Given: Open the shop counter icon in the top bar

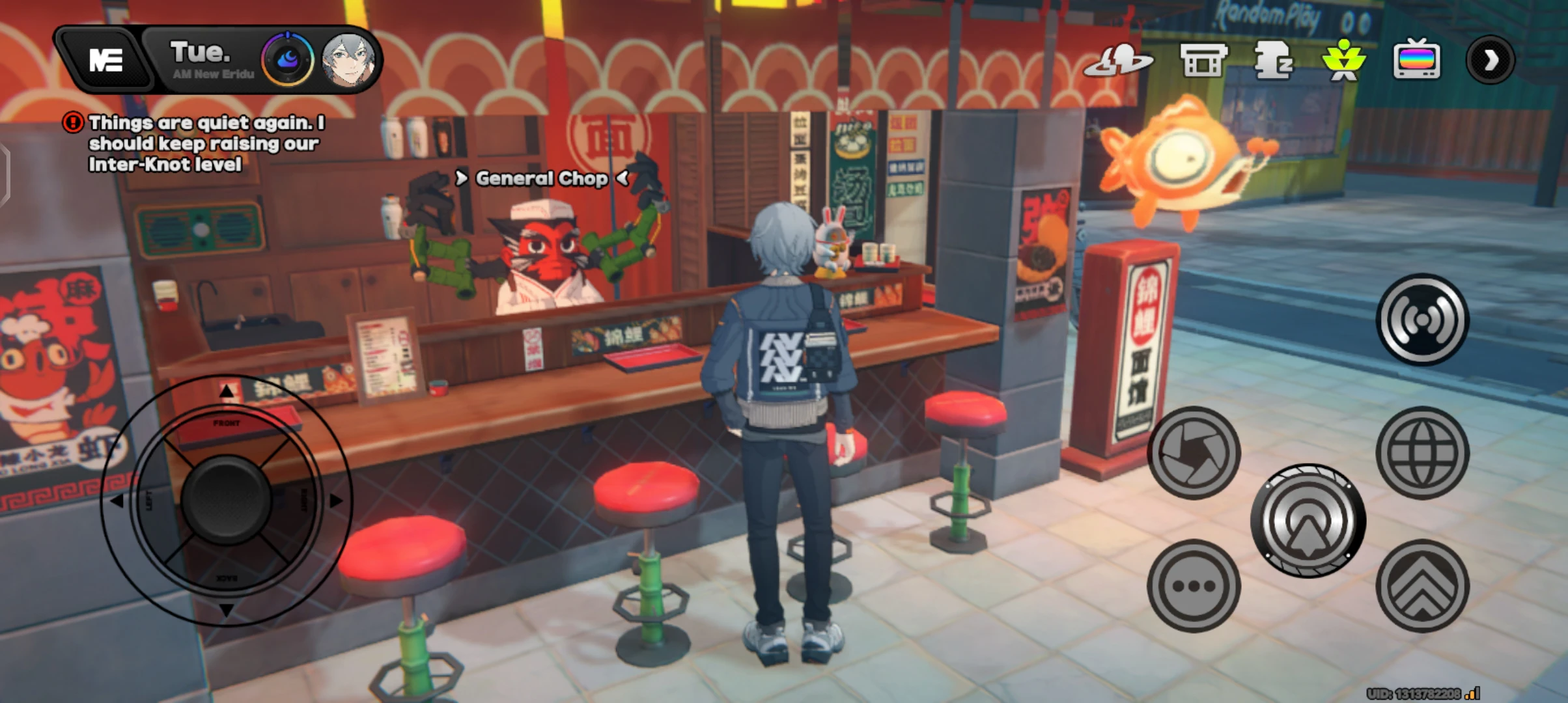Looking at the screenshot, I should [1201, 60].
